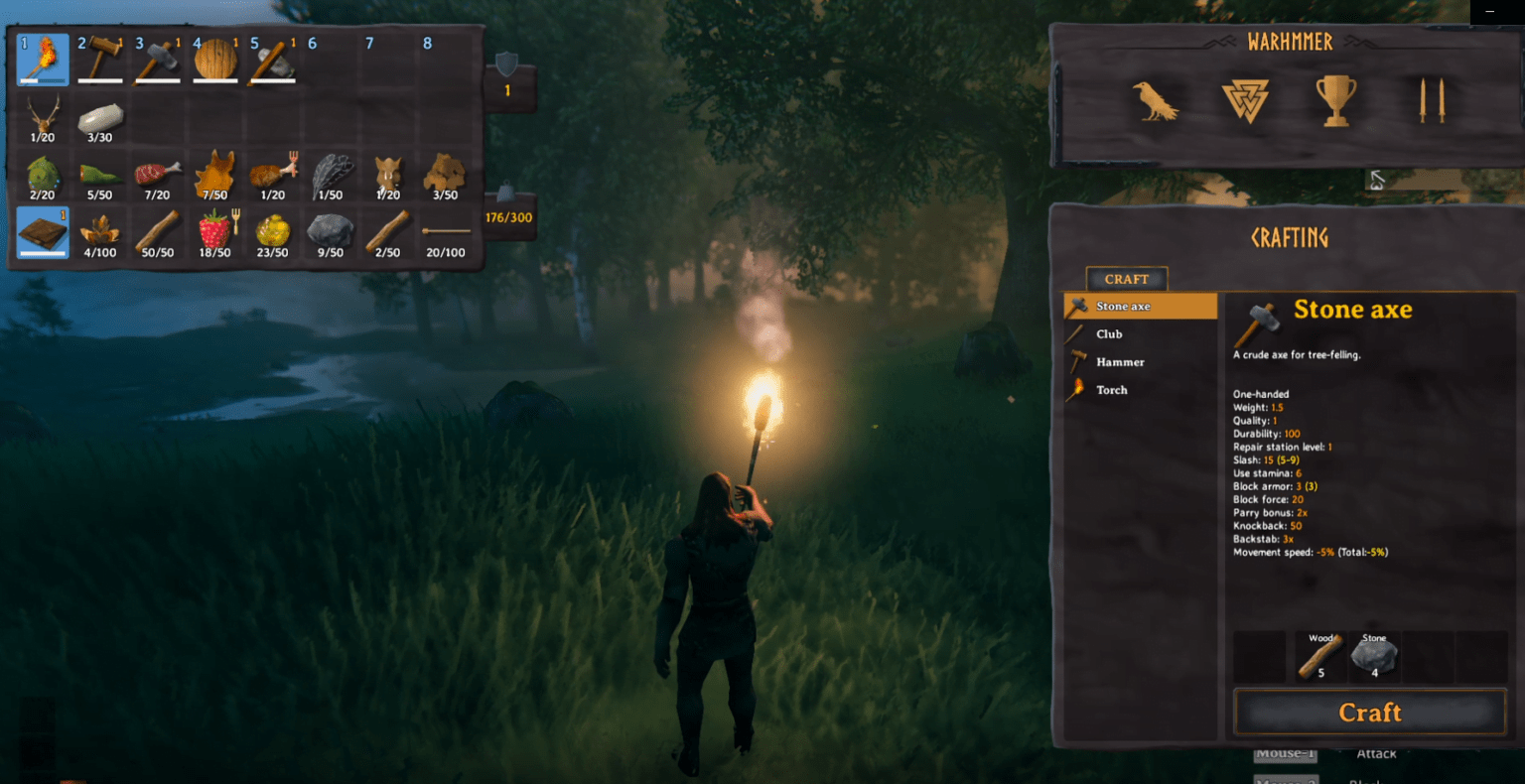Viewport: 1525px width, 784px height.
Task: Equip the wood shield in hotbar slot 4
Action: coord(216,58)
